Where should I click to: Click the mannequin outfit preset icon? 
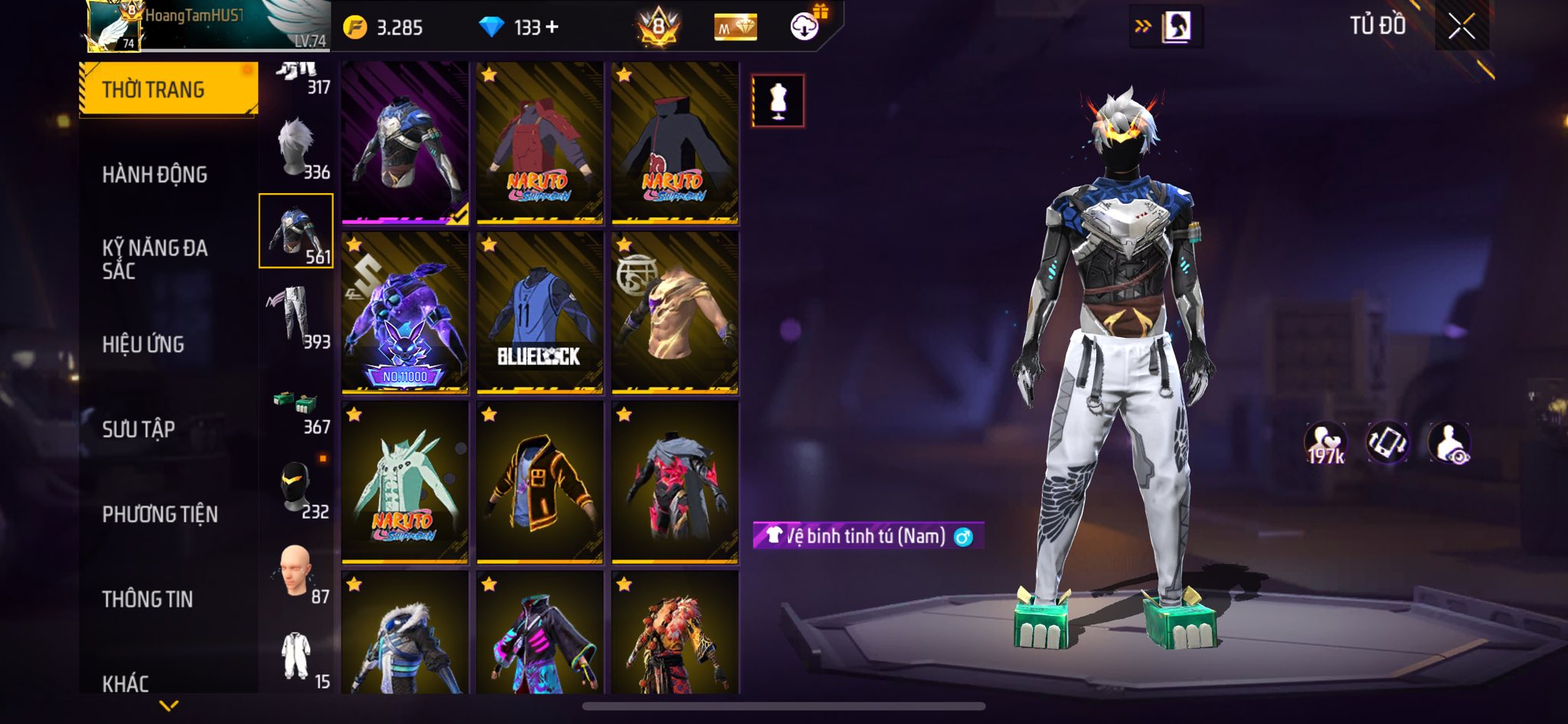pos(778,100)
